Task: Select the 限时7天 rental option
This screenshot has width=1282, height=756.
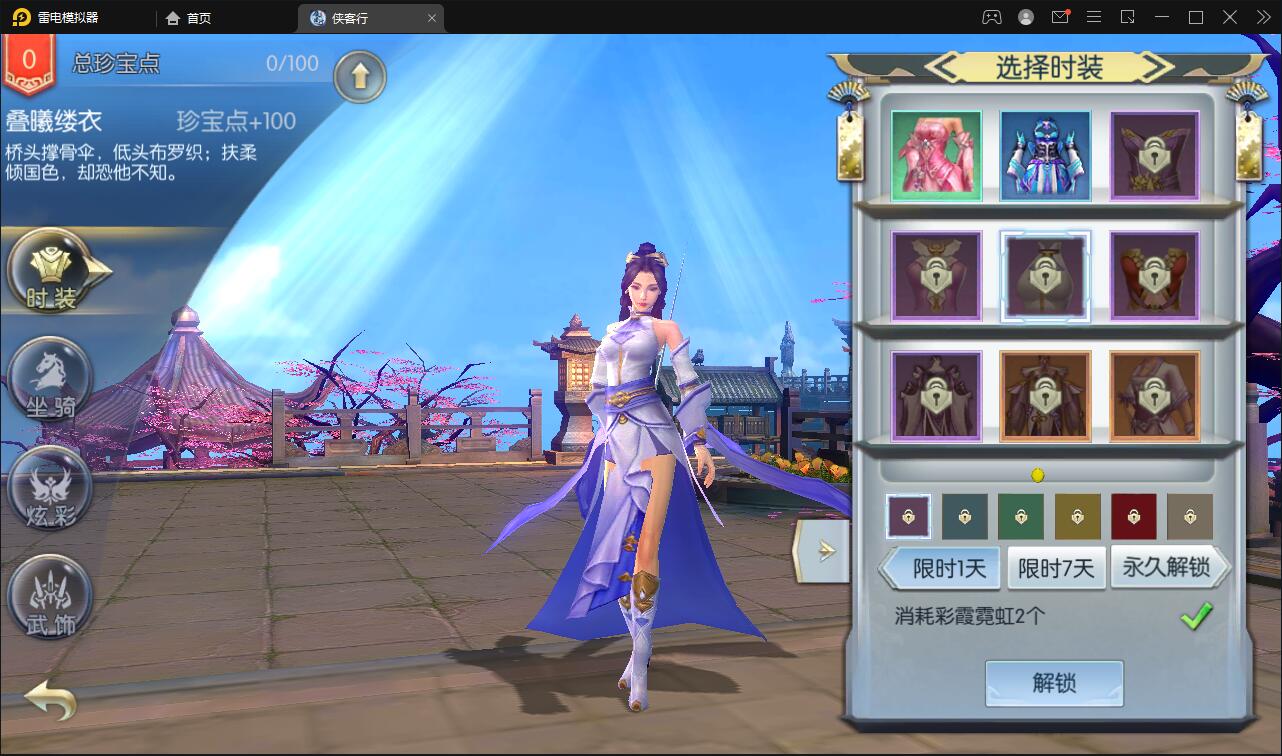Action: pos(1056,567)
